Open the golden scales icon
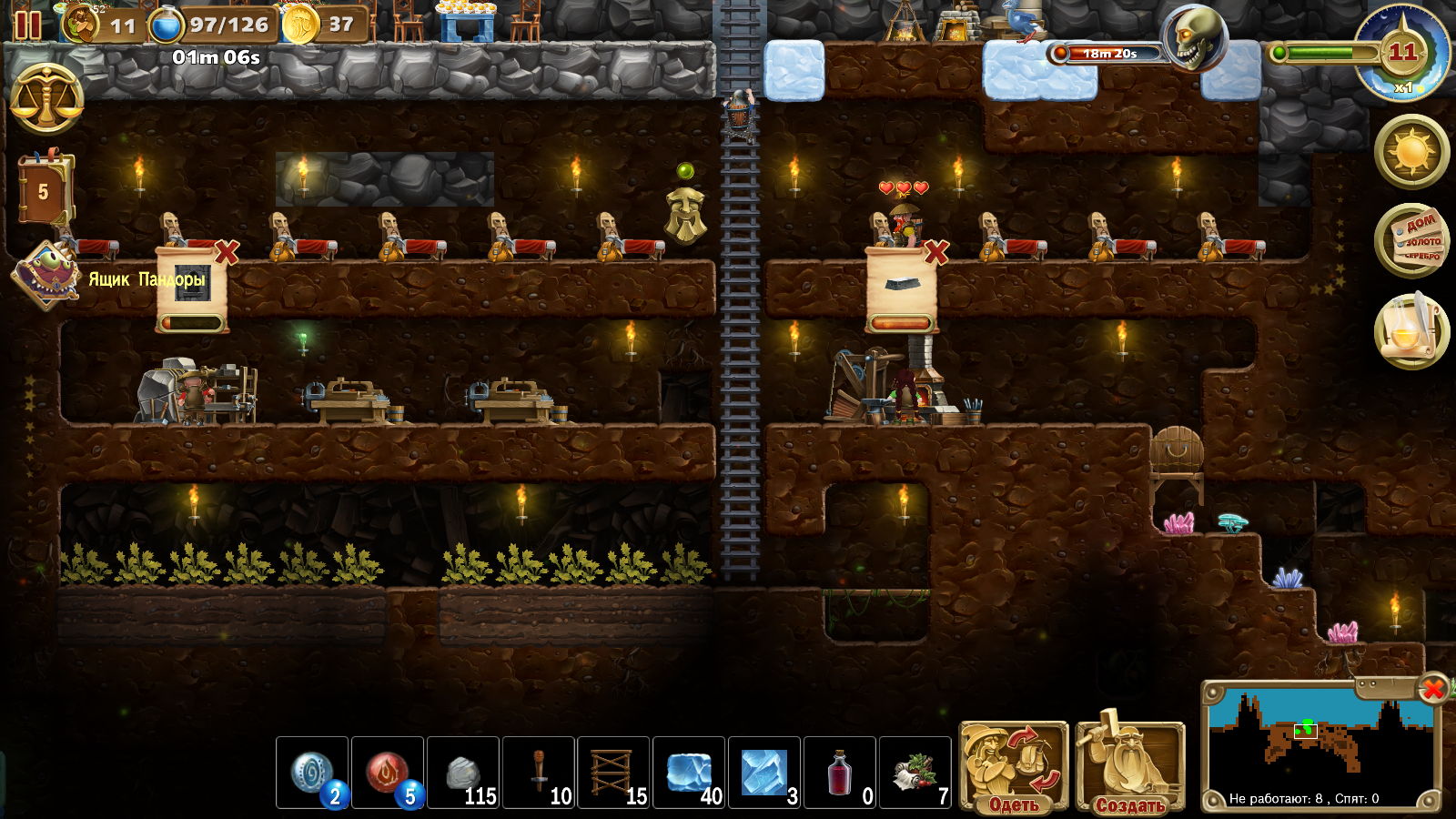The height and width of the screenshot is (819, 1456). (x=46, y=98)
